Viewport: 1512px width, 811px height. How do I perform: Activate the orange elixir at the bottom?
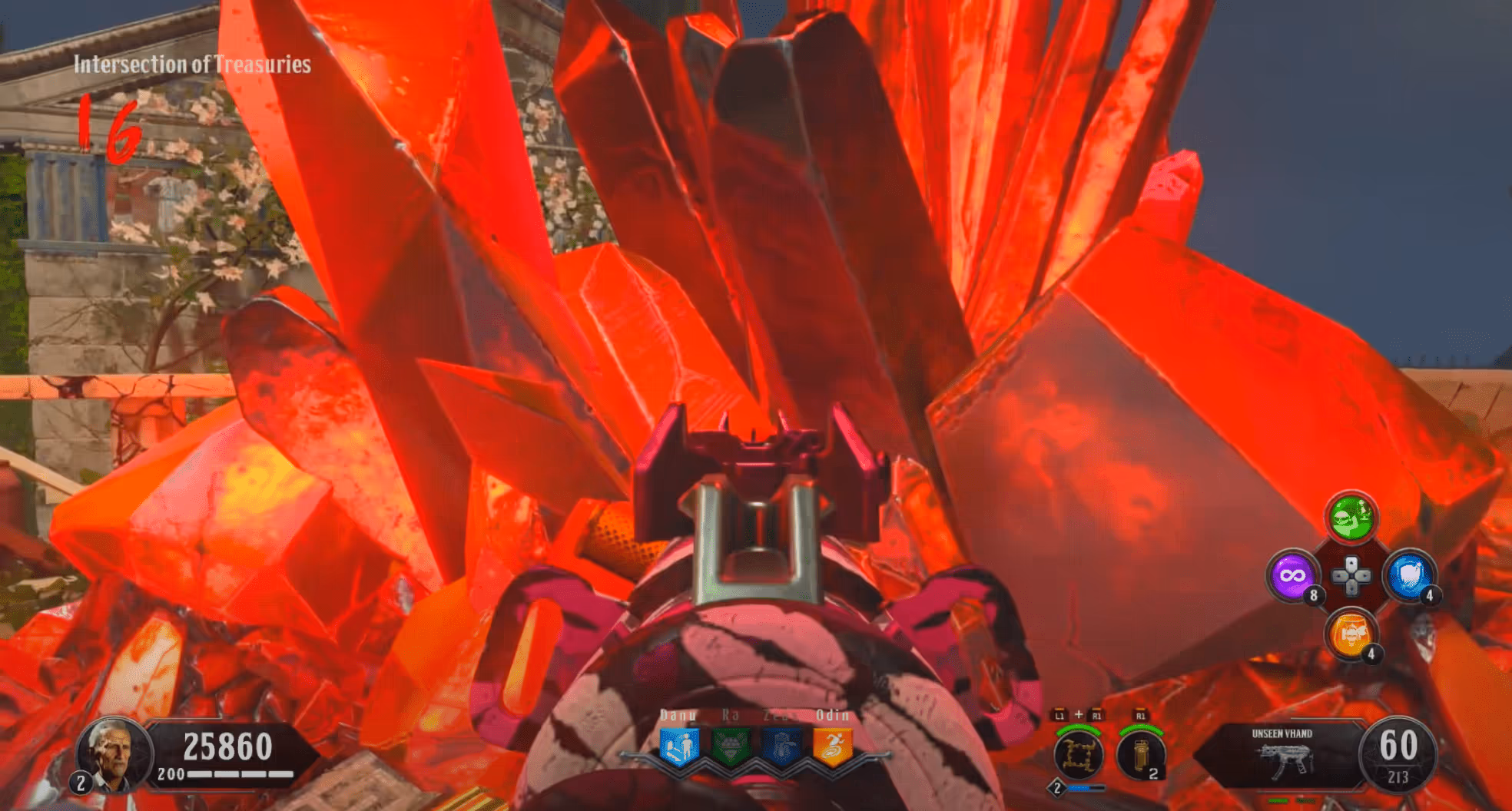pyautogui.click(x=1350, y=634)
